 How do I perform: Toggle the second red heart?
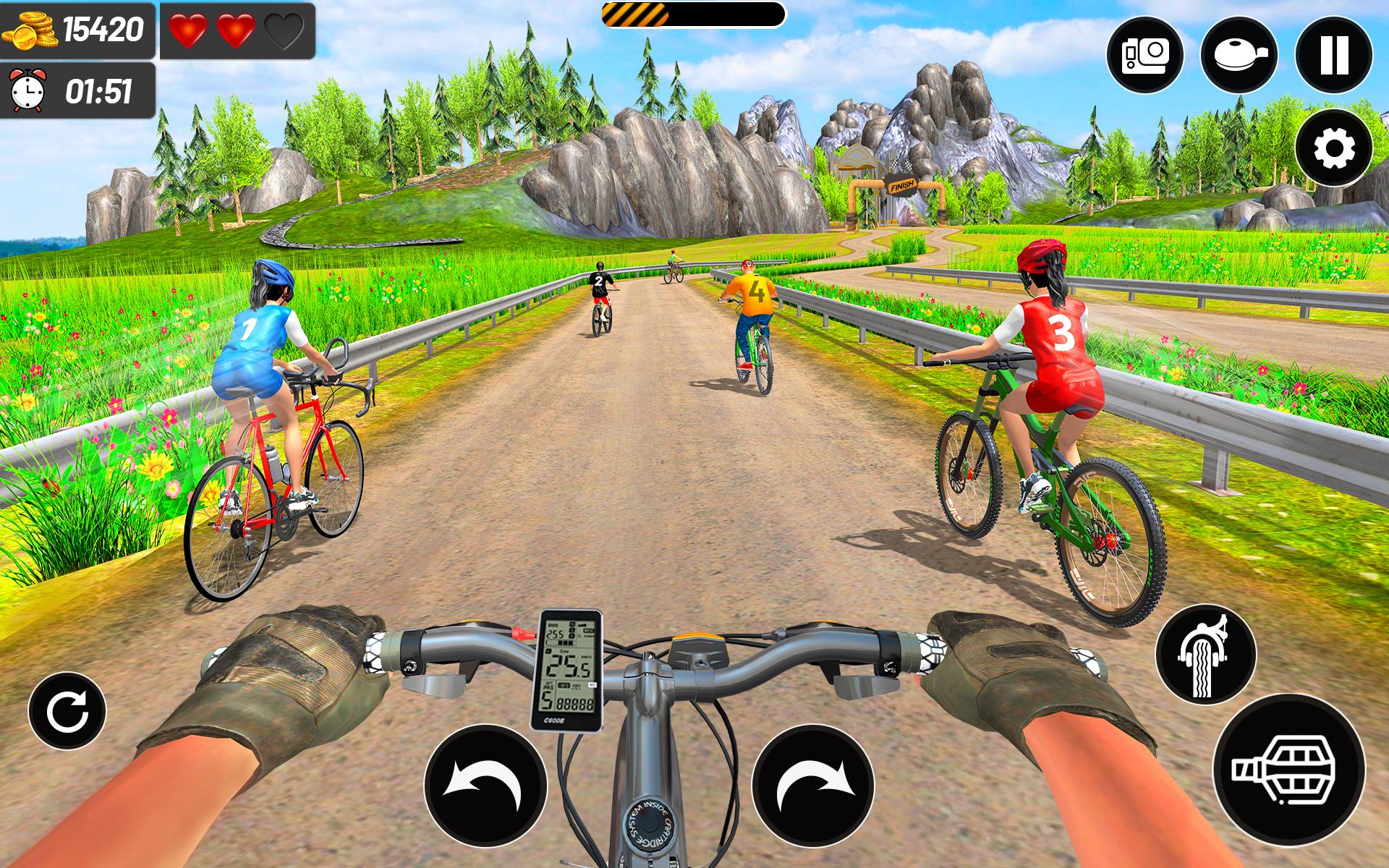(237, 30)
